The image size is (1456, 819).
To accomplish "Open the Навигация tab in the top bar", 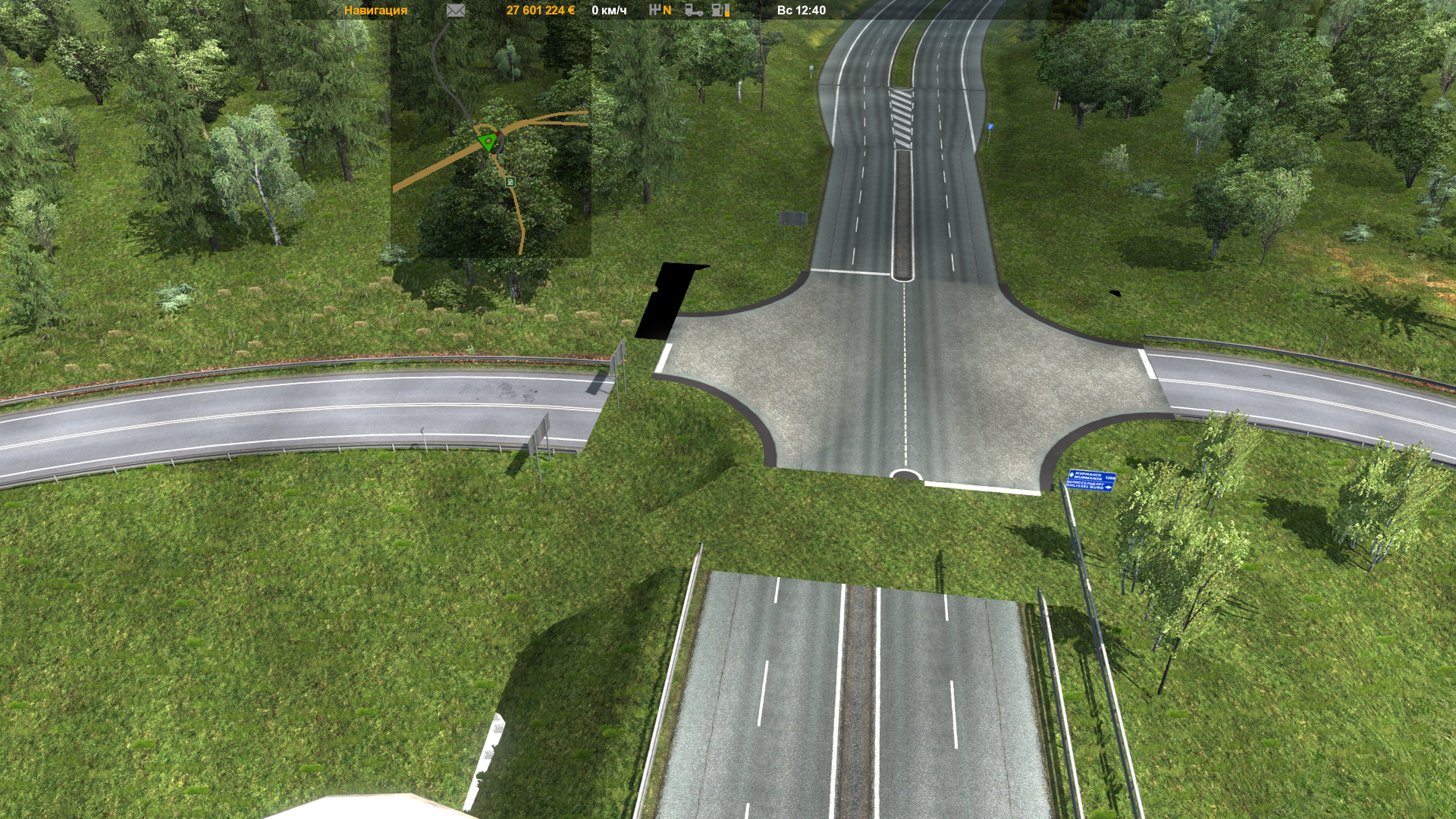I will [x=375, y=11].
